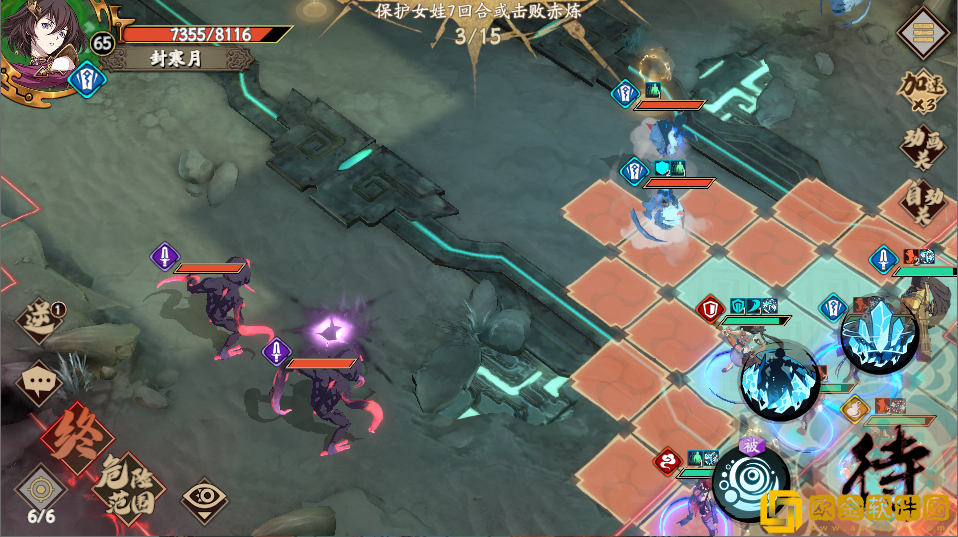
Task: Toggle the 动画关 animation setting
Action: click(x=920, y=148)
